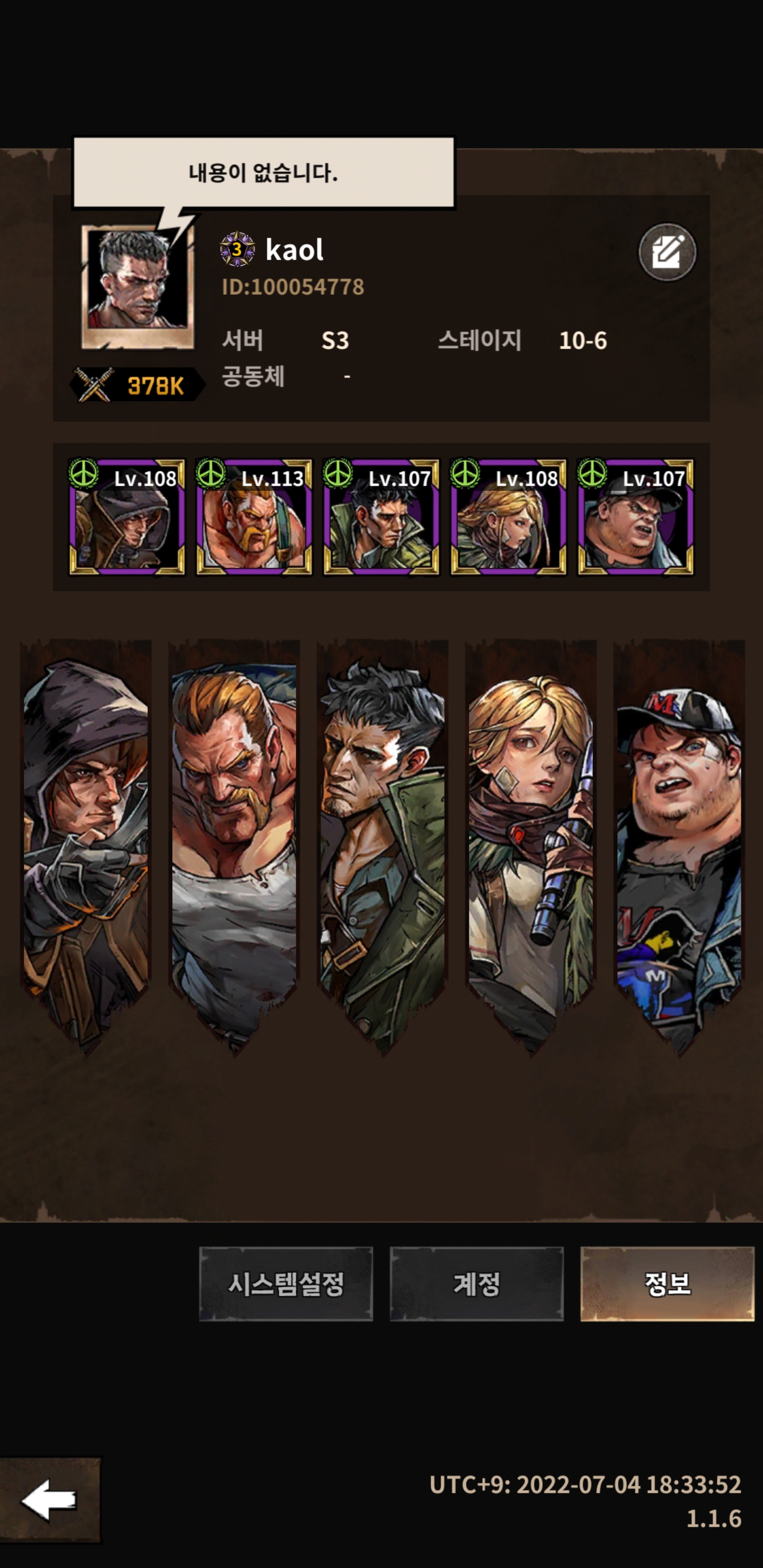Open the green-jacket Lv.107 hero slot
The width and height of the screenshot is (763, 1568).
380,517
